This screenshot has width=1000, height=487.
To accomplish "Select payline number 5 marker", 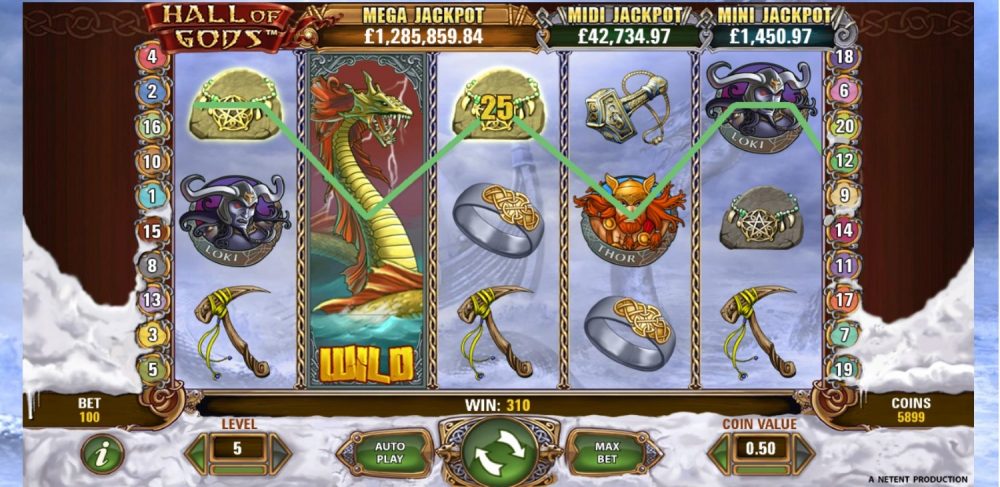I will click(153, 369).
